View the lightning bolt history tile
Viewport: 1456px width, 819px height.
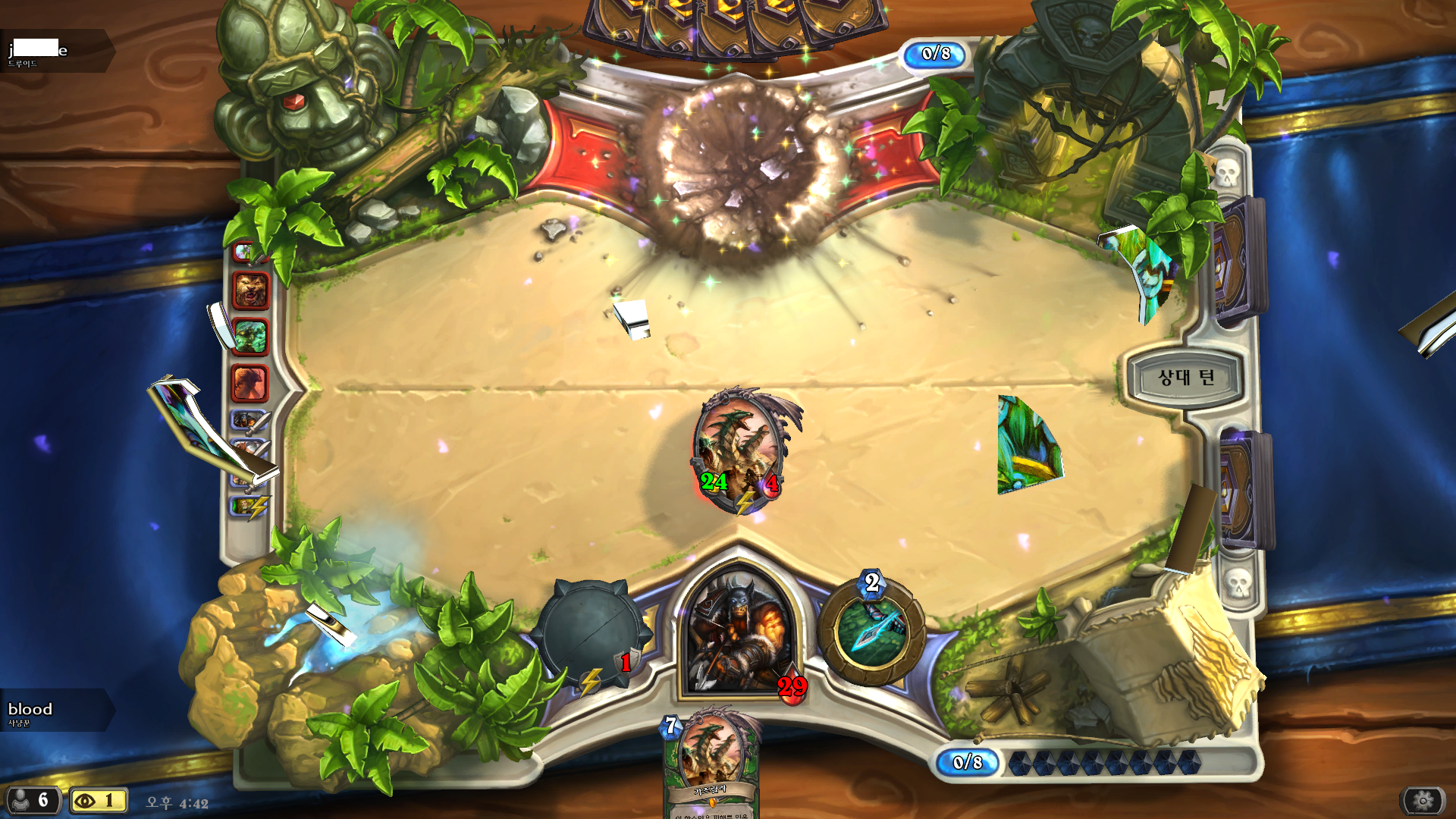tap(249, 506)
